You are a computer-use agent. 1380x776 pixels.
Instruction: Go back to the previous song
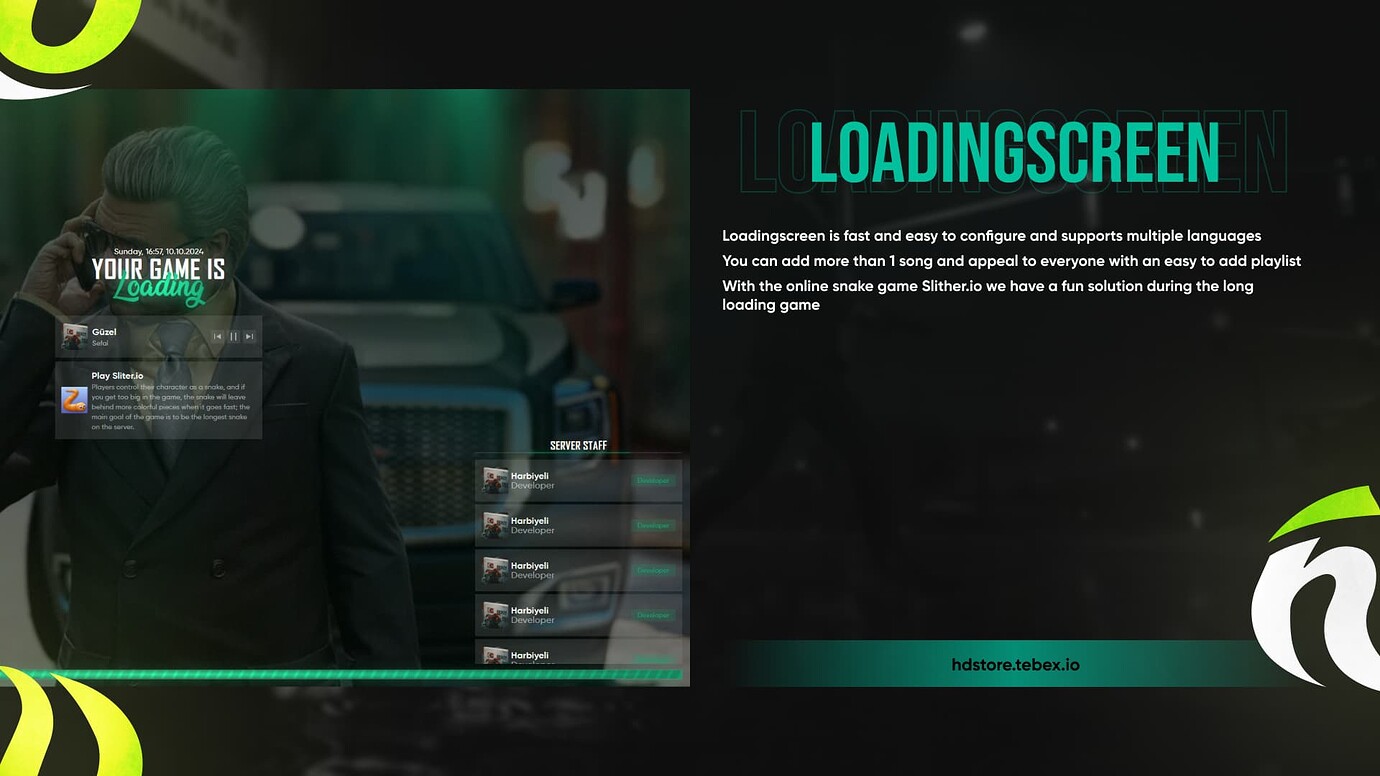pos(218,337)
